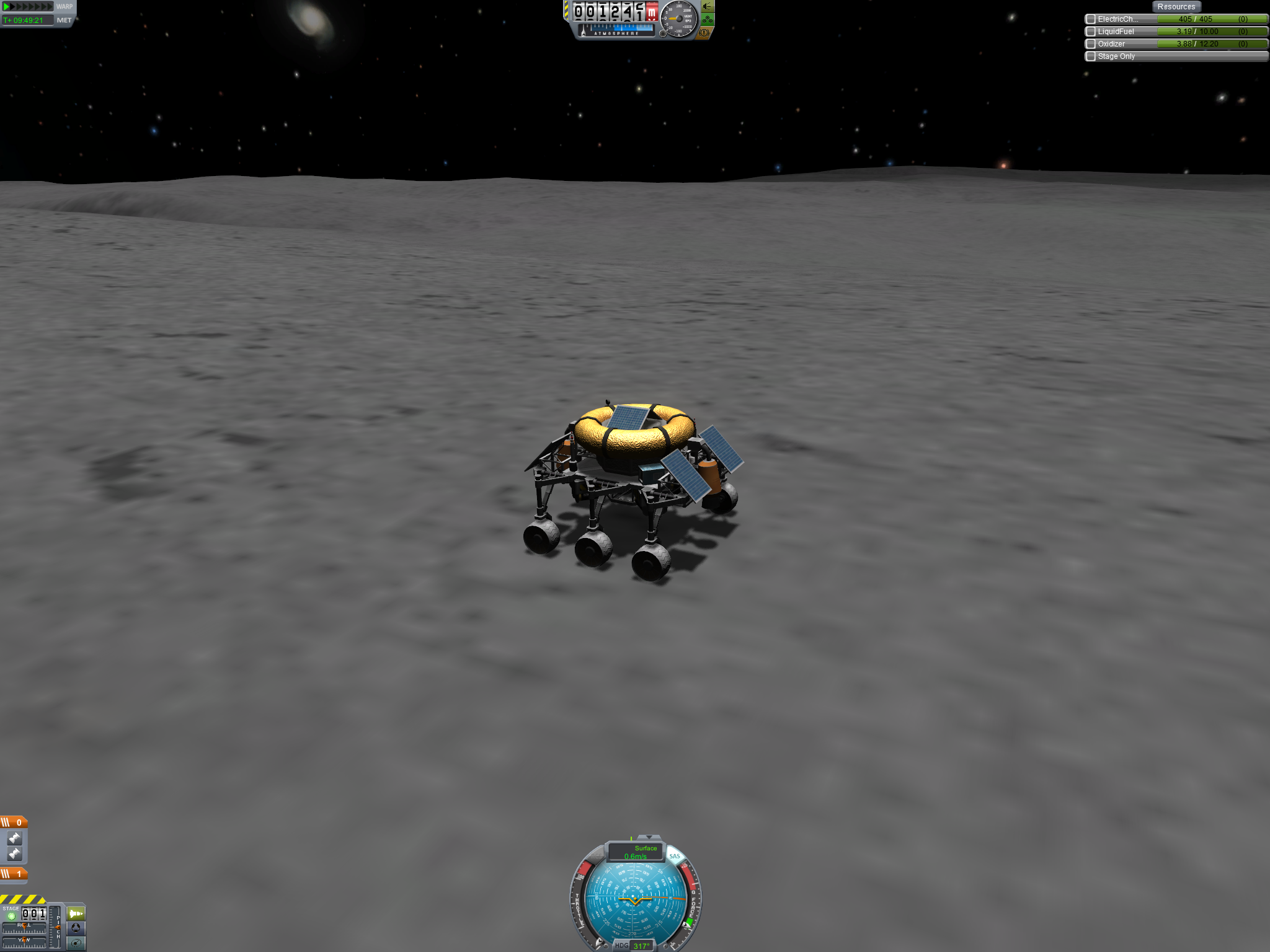Enable the Stage Only checkbox
This screenshot has height=952, width=1270.
[x=1091, y=56]
